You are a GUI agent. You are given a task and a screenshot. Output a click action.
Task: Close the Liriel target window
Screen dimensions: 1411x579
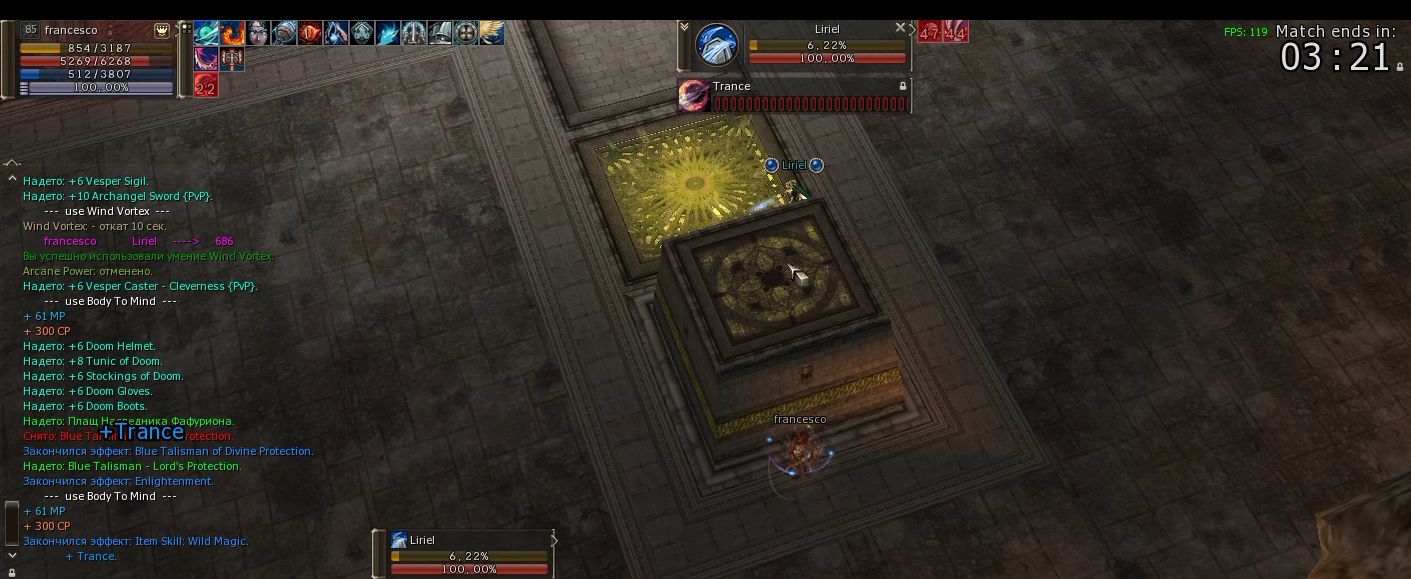(x=900, y=28)
